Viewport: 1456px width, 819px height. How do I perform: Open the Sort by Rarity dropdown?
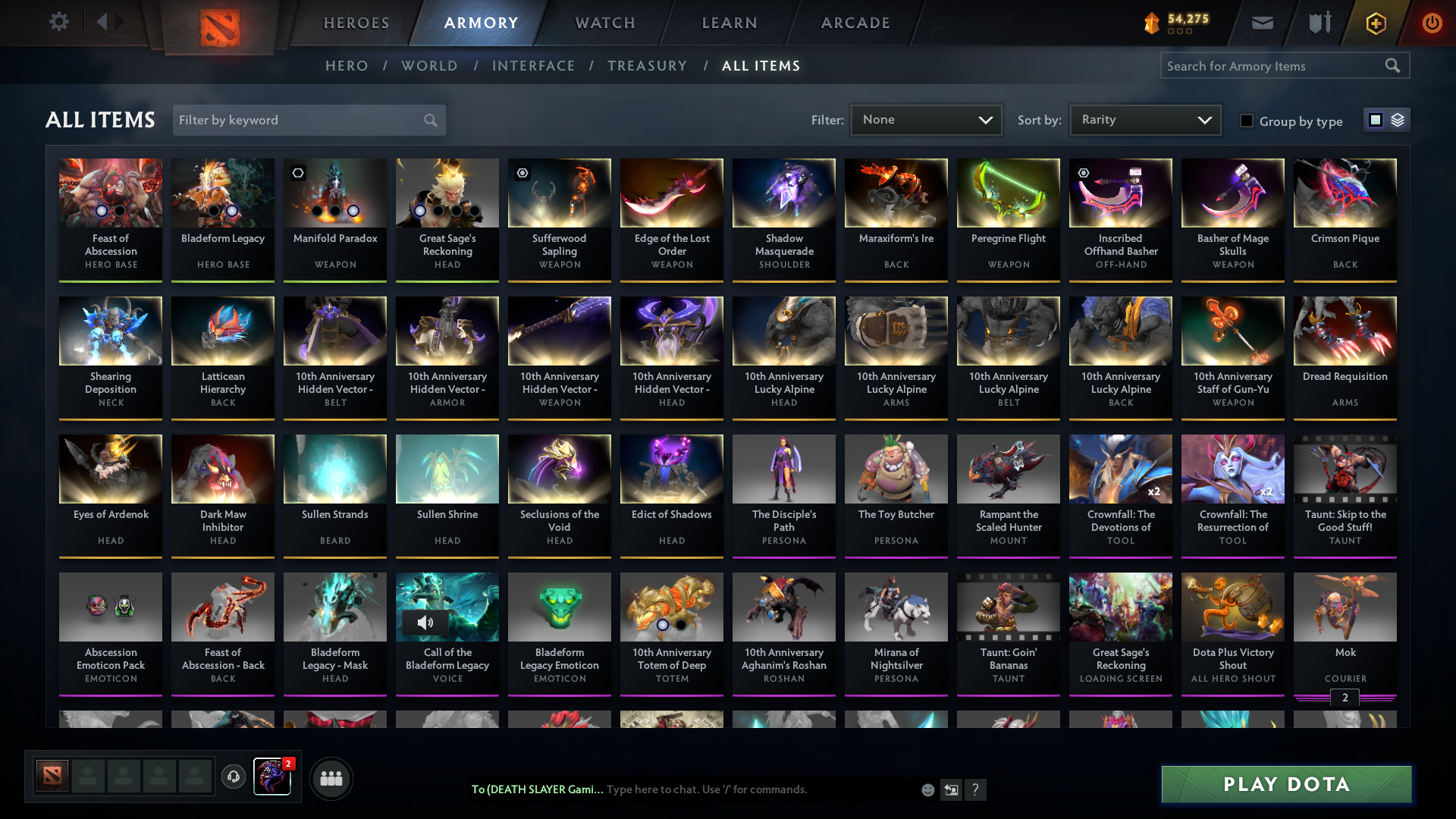click(1144, 119)
